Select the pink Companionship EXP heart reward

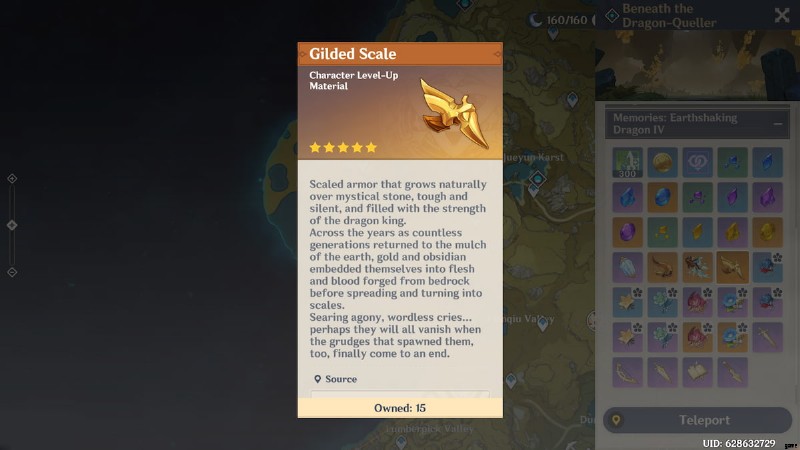pos(697,162)
